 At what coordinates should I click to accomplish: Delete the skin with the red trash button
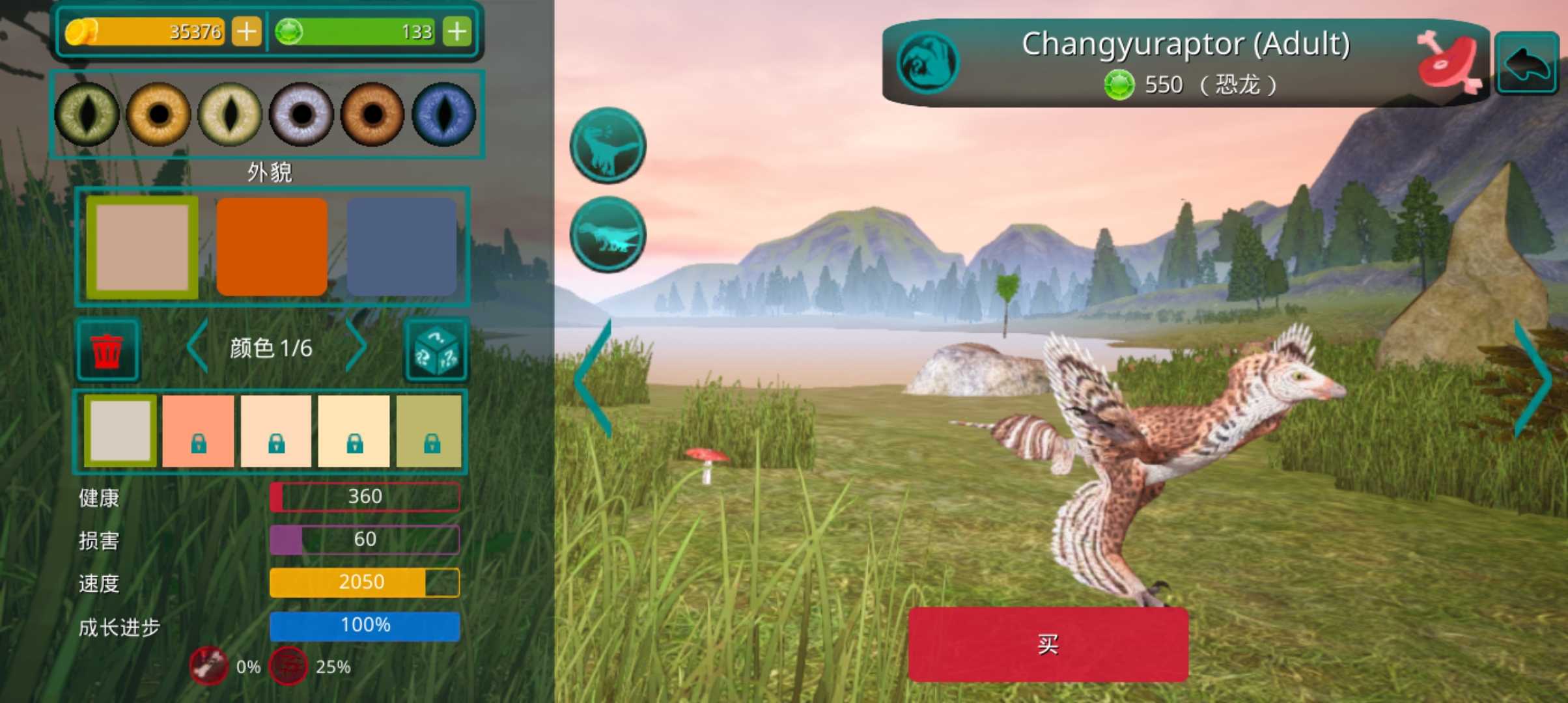tap(107, 350)
